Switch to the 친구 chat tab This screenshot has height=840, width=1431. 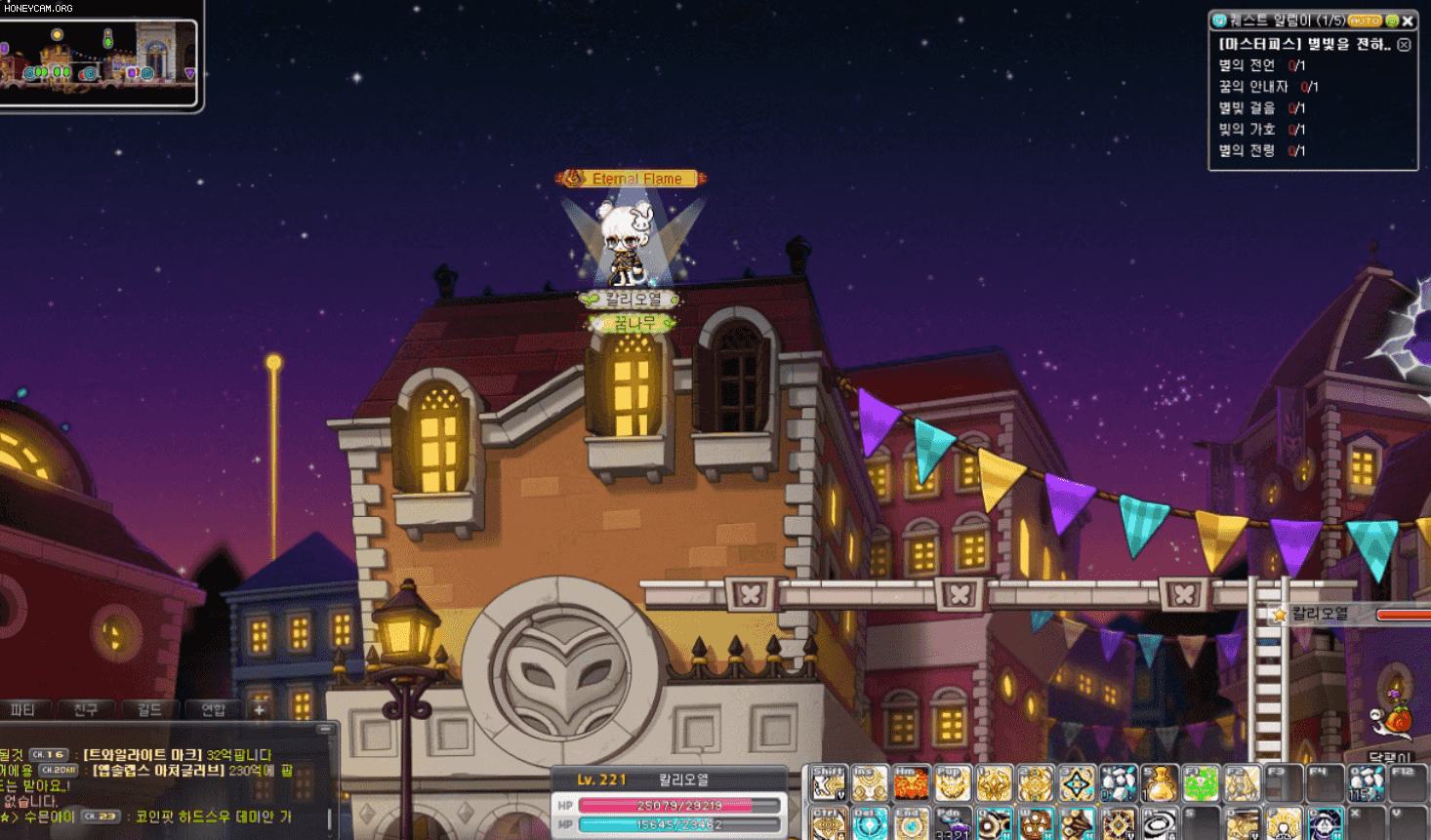(86, 709)
